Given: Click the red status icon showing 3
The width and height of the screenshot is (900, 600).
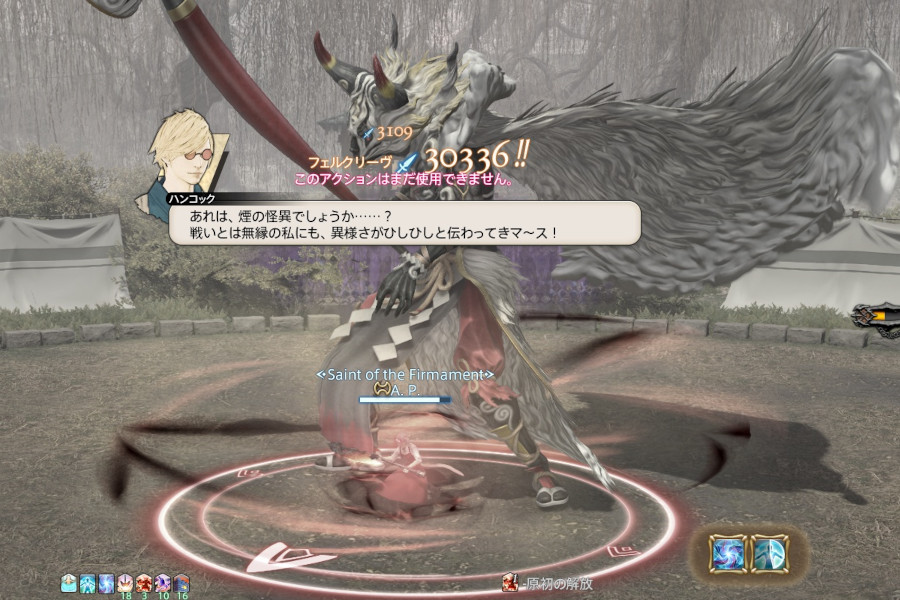Looking at the screenshot, I should (144, 582).
